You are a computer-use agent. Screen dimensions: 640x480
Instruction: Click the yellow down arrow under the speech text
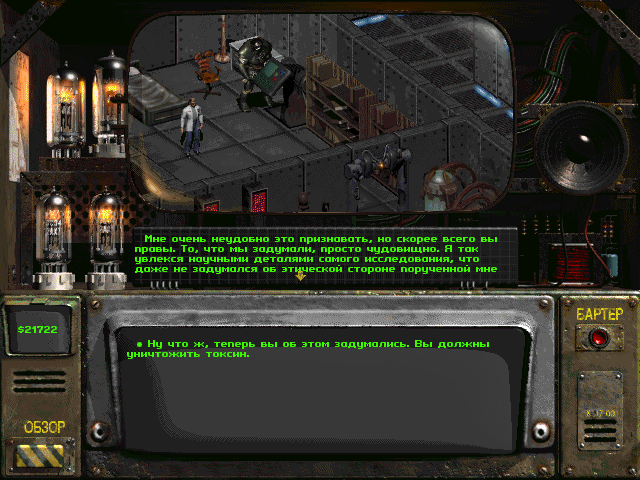click(x=300, y=276)
